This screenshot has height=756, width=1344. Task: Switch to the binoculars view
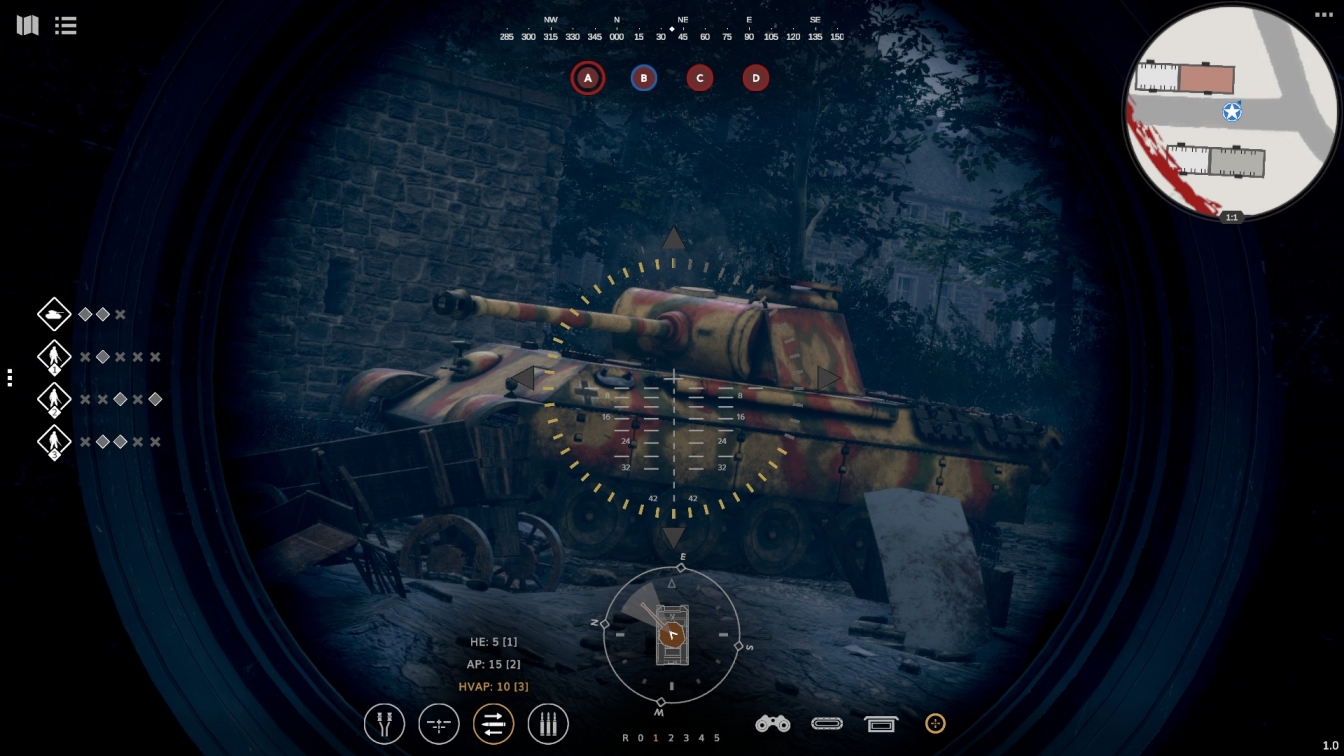(772, 724)
